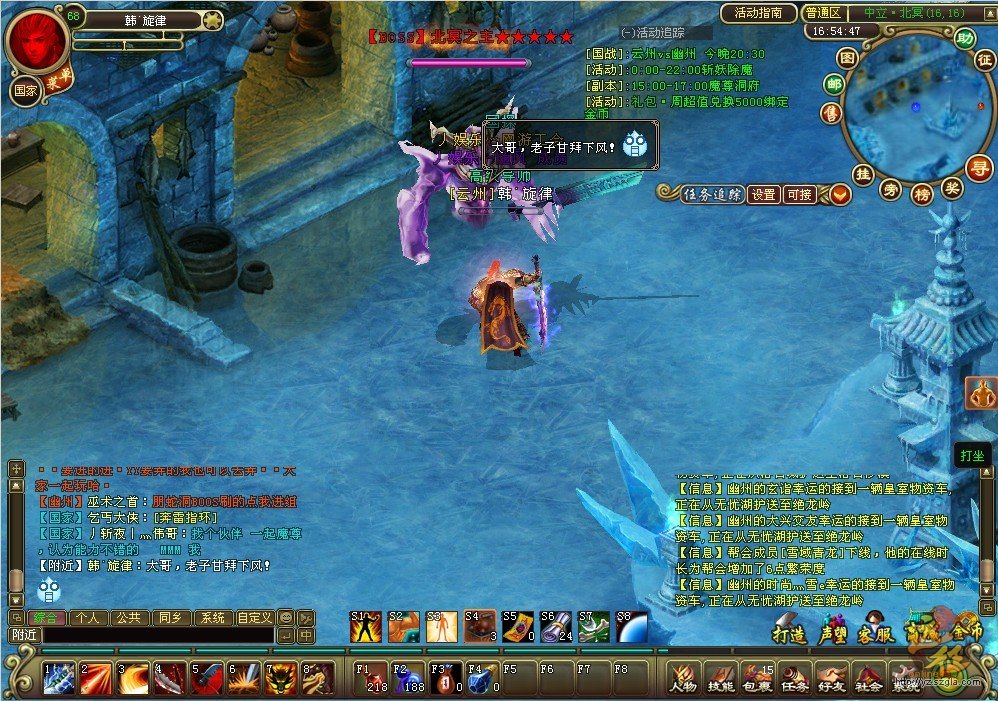998x701 pixels.
Task: Open the 包裹 inventory bag
Action: [758, 677]
